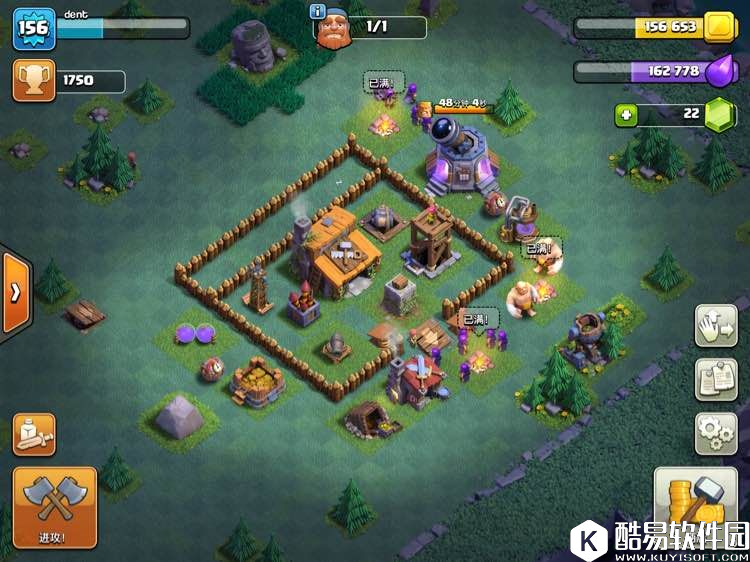750x562 pixels.
Task: Click the green plus to buy gems
Action: pyautogui.click(x=626, y=115)
